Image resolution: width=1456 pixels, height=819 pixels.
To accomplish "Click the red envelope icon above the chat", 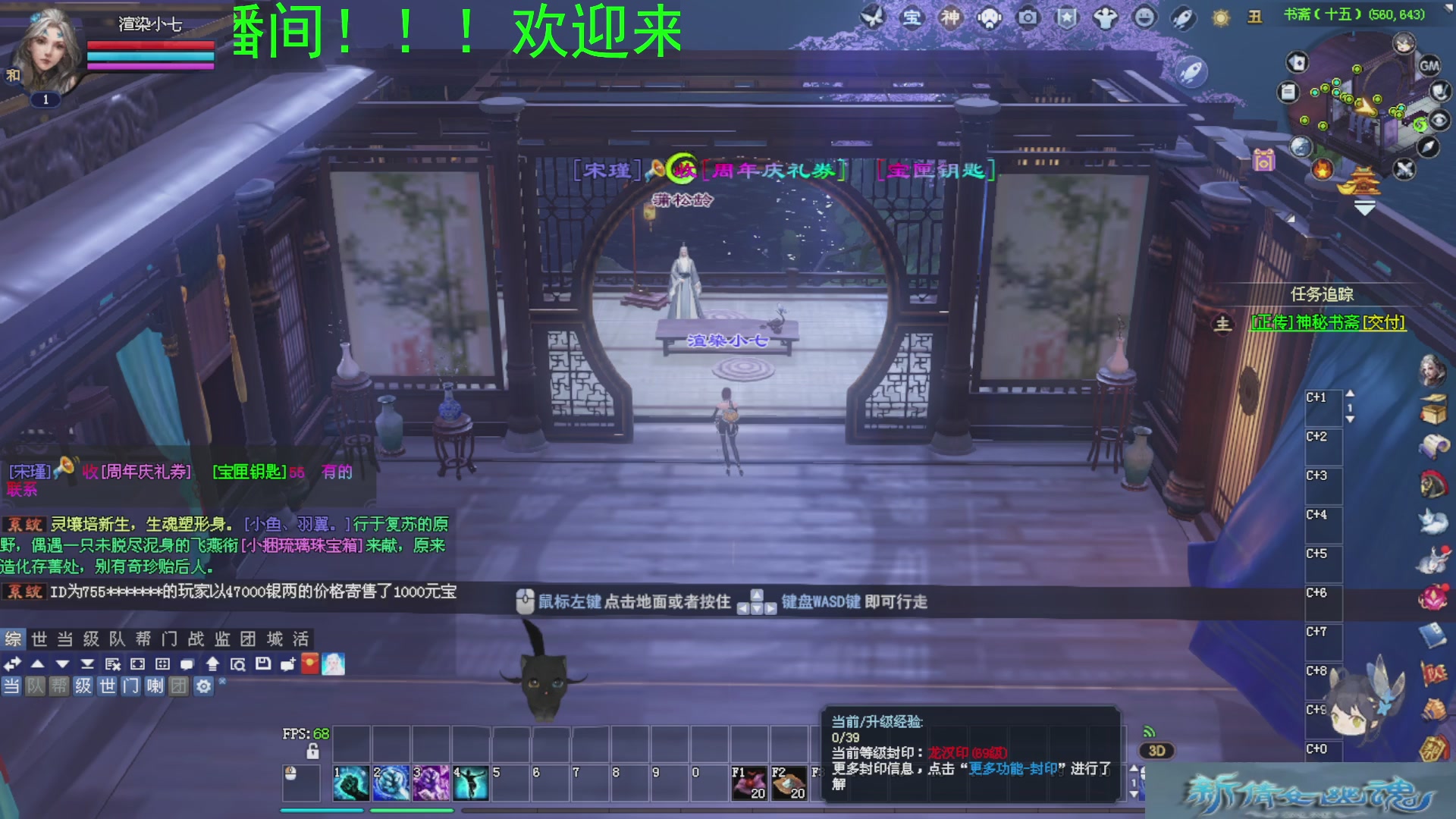I will coord(311,663).
